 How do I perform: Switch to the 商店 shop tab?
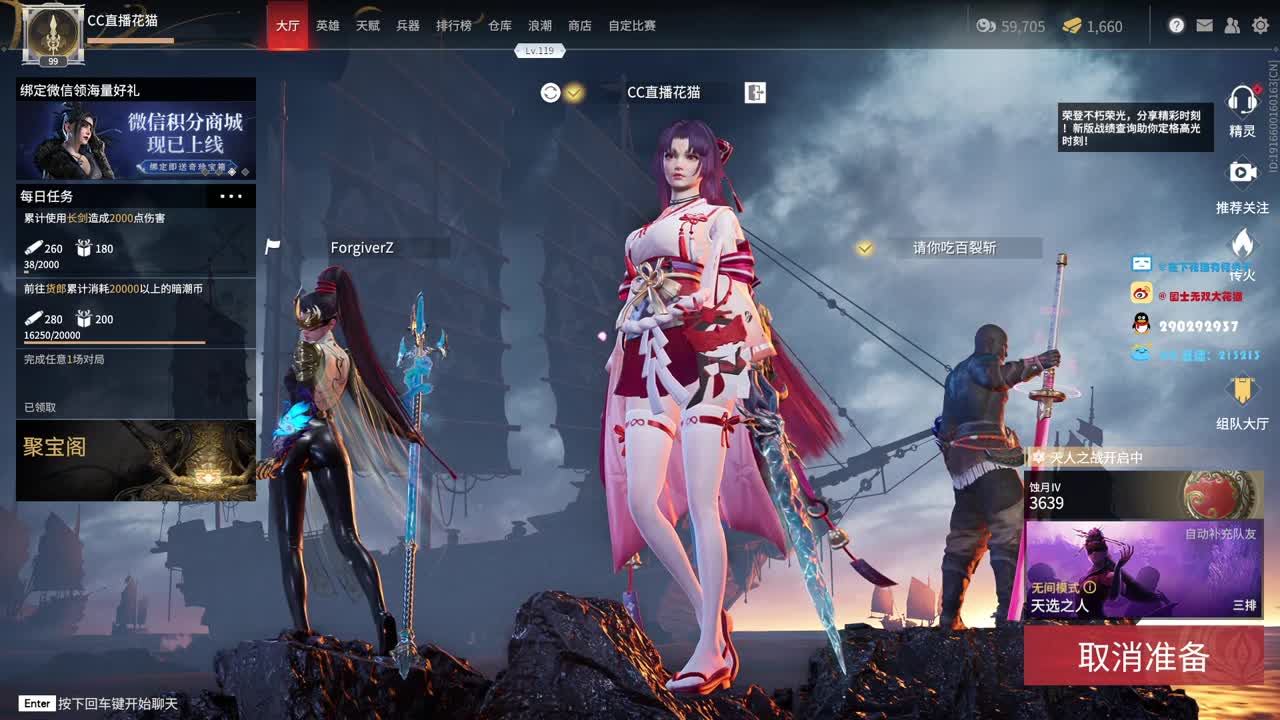click(579, 26)
